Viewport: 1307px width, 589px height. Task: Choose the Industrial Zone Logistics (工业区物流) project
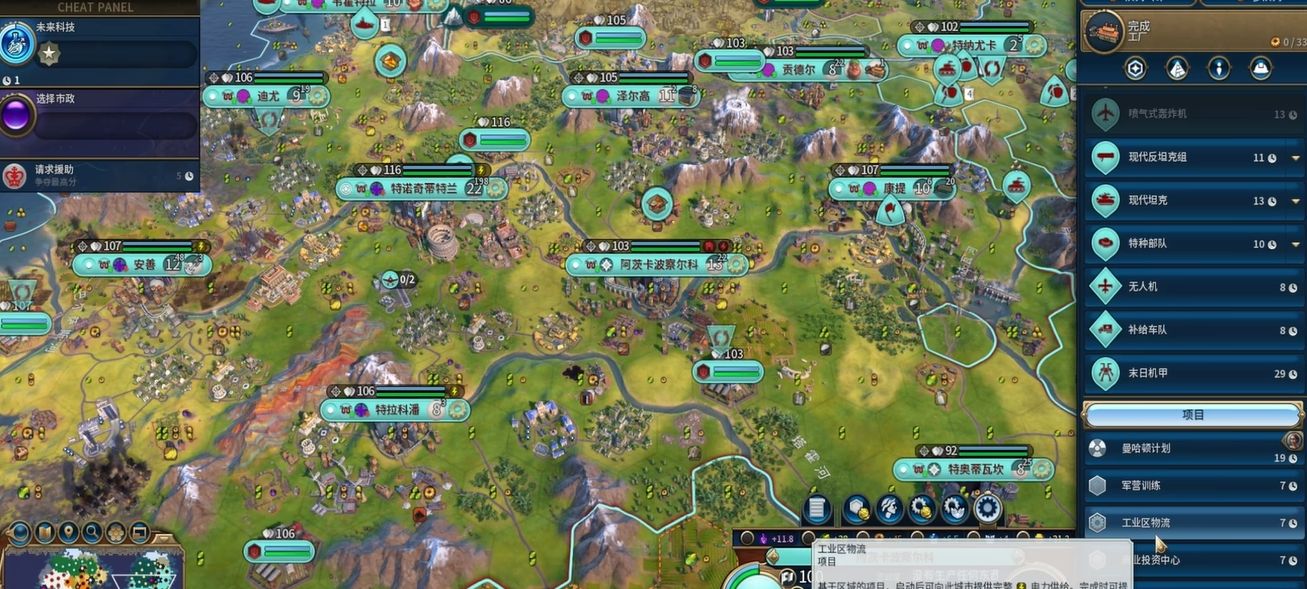coord(1190,523)
